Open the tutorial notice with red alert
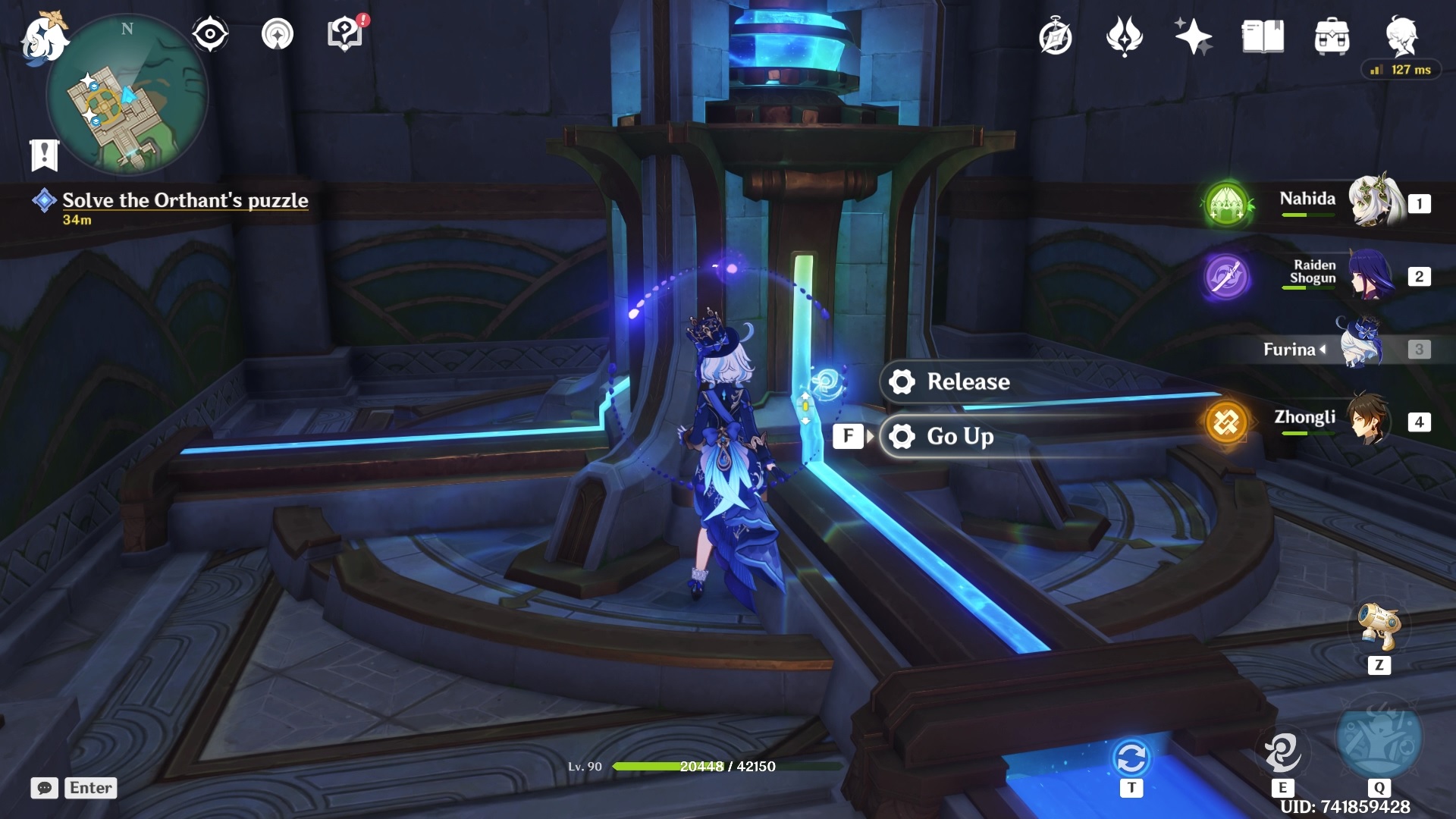This screenshot has height=819, width=1456. click(x=345, y=34)
